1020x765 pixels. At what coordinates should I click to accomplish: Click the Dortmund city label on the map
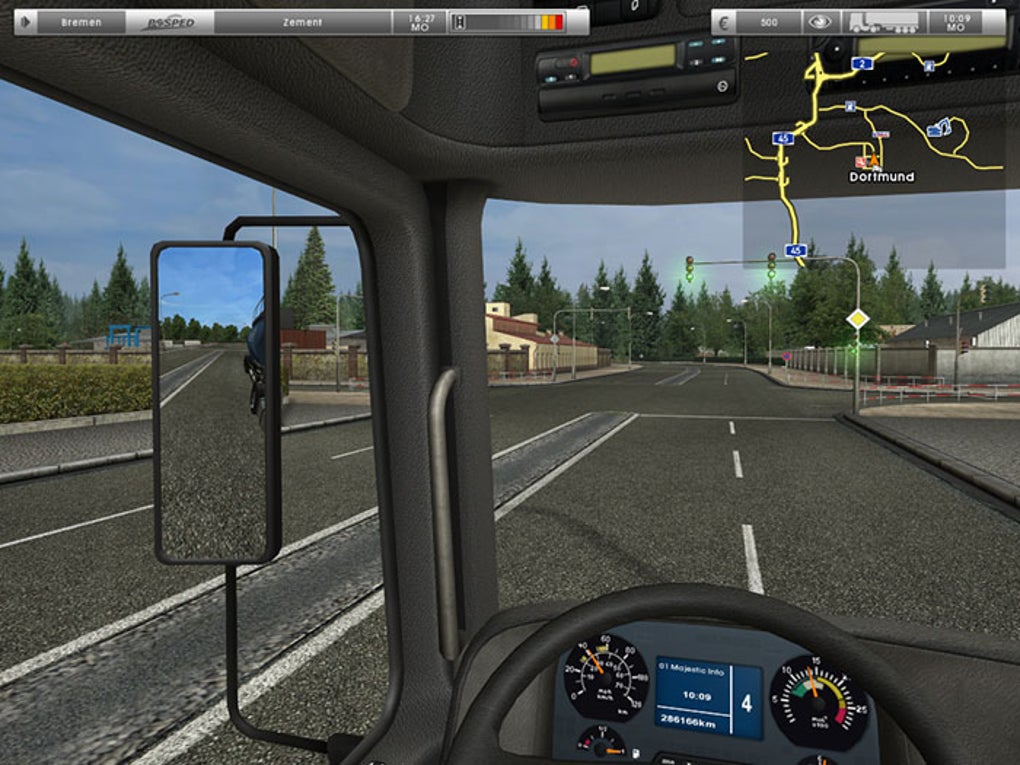coord(881,177)
